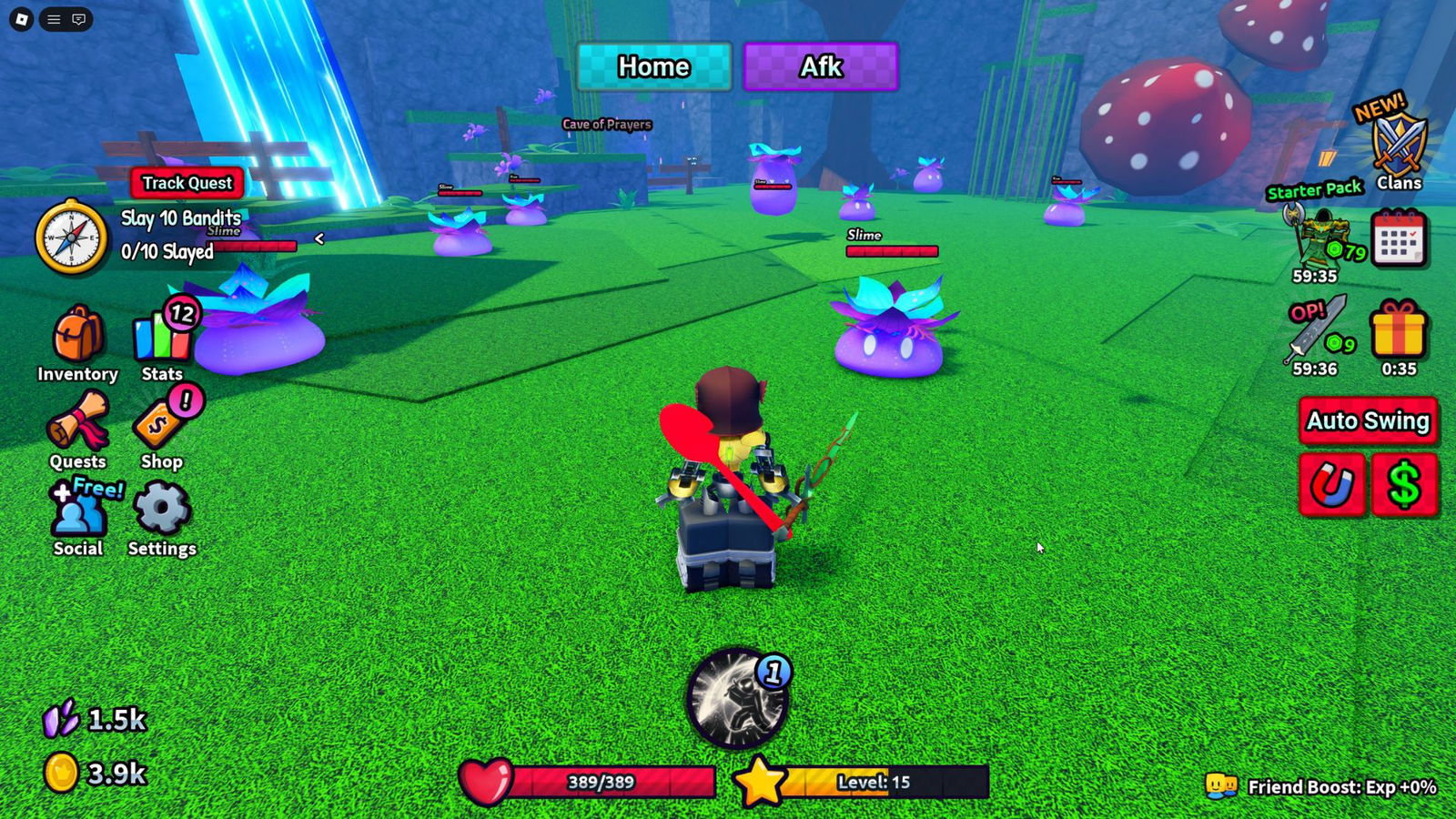Toggle Auto Swing
Screen dimensions: 1456x819
(1368, 421)
